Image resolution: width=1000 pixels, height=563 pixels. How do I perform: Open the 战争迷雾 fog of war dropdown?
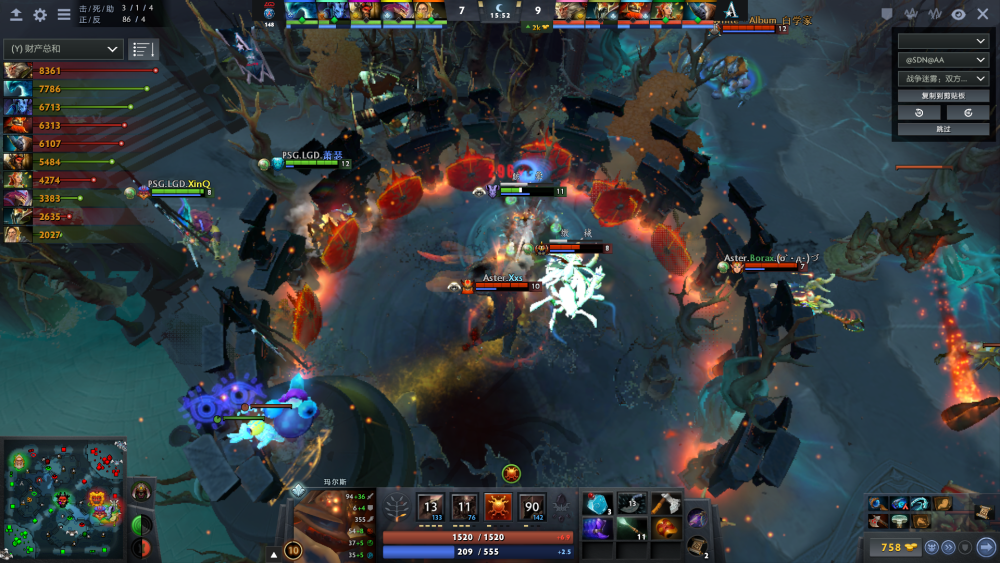[x=942, y=78]
